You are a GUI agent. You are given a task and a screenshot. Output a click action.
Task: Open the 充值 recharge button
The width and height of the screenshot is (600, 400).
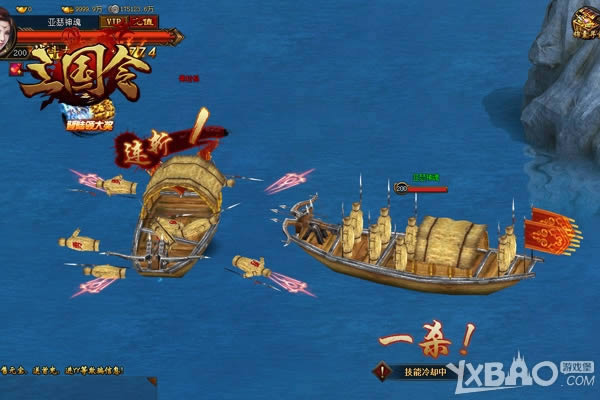click(x=142, y=21)
